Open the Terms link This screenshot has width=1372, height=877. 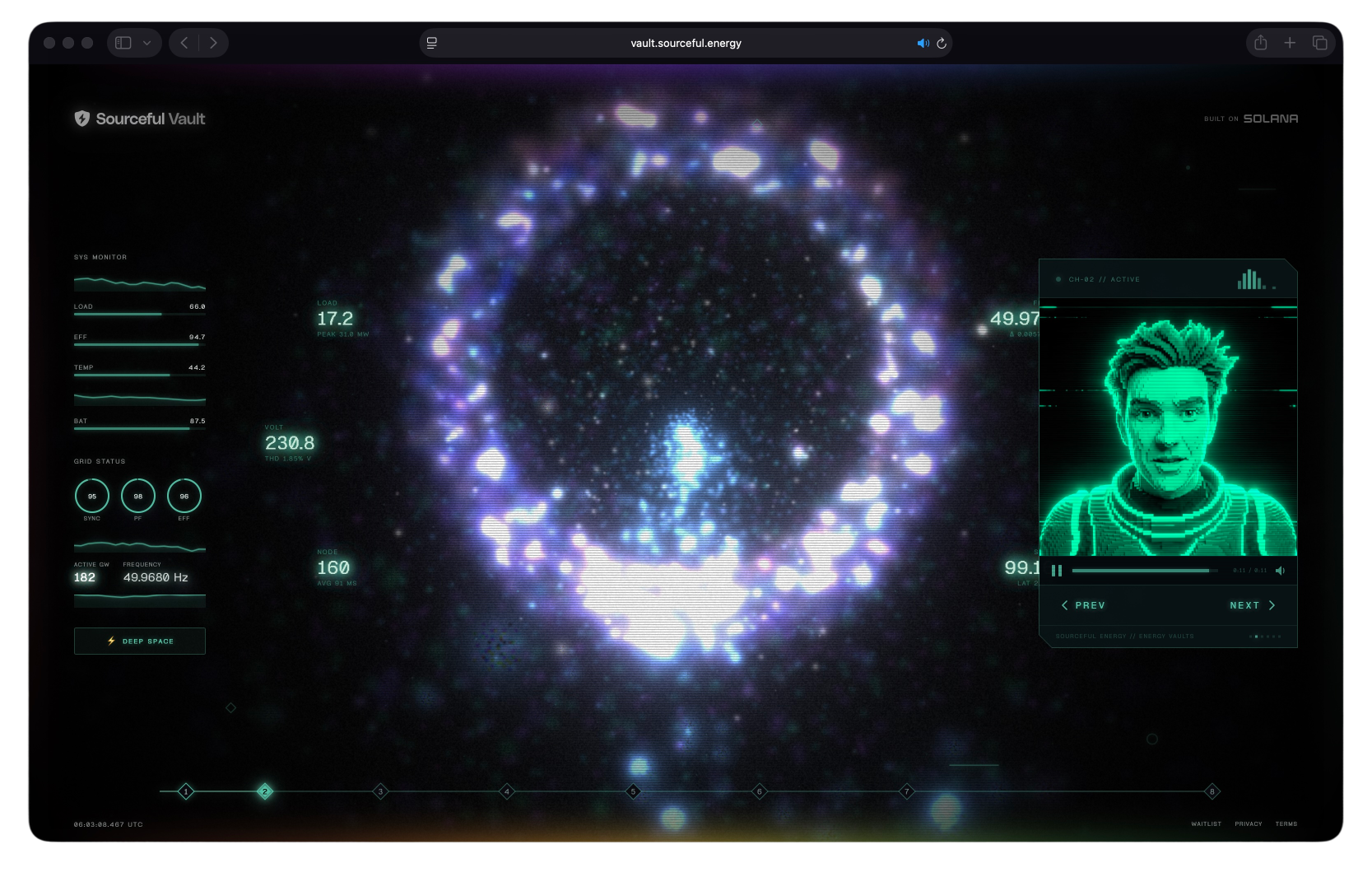click(1286, 823)
